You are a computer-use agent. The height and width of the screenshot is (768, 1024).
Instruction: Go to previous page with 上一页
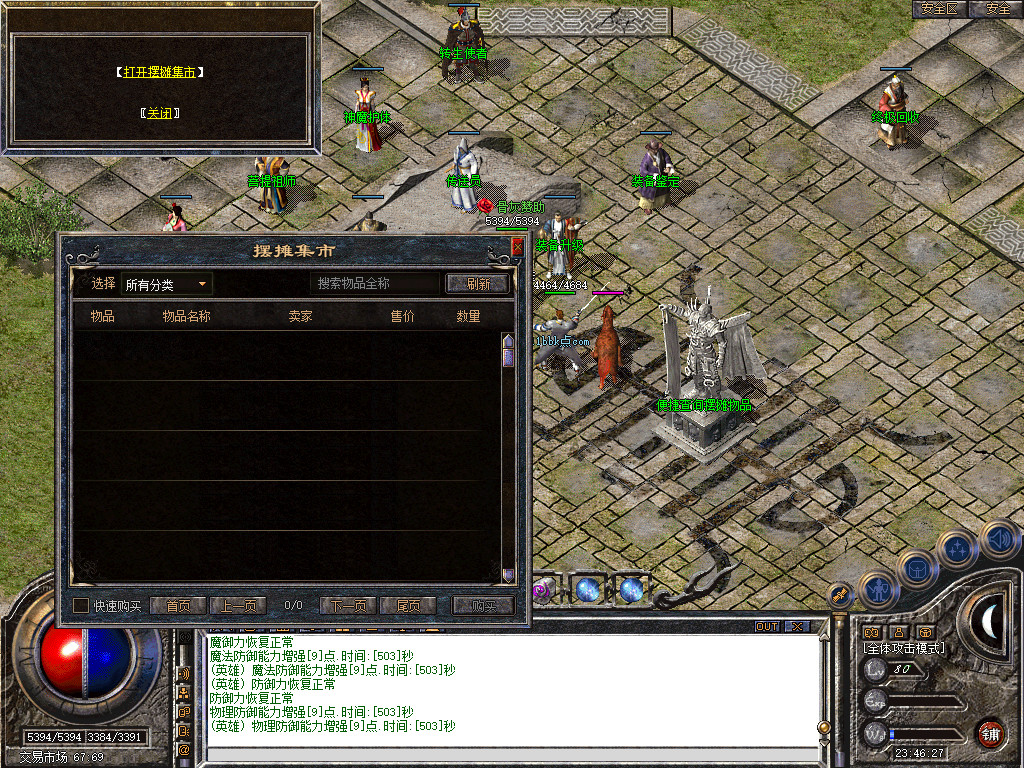(238, 606)
